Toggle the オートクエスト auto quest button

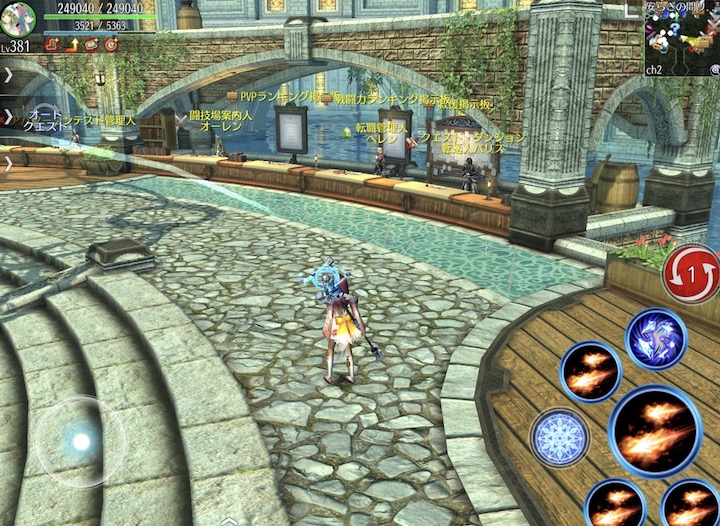pyautogui.click(x=46, y=118)
